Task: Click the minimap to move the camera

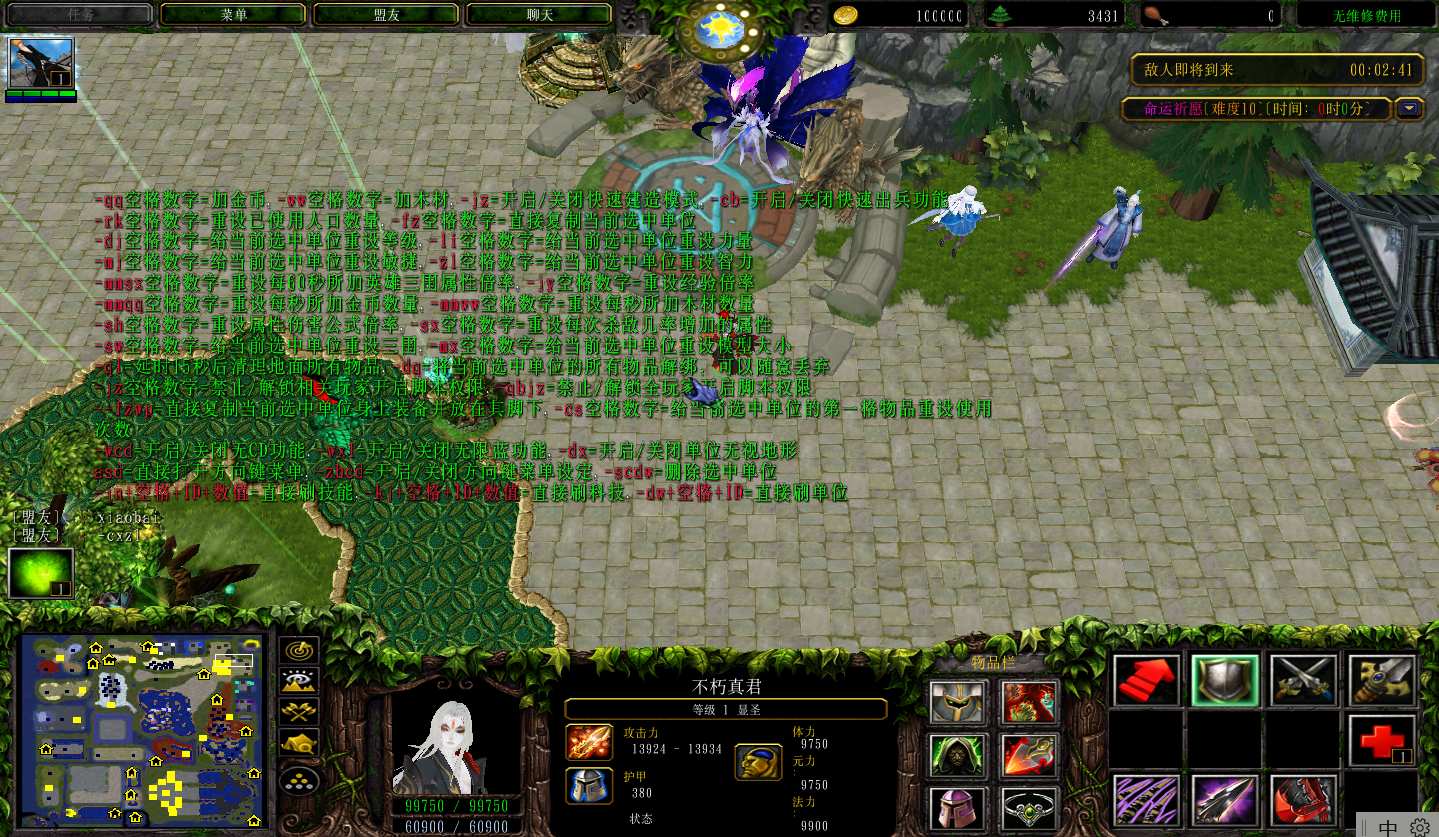Action: point(143,731)
